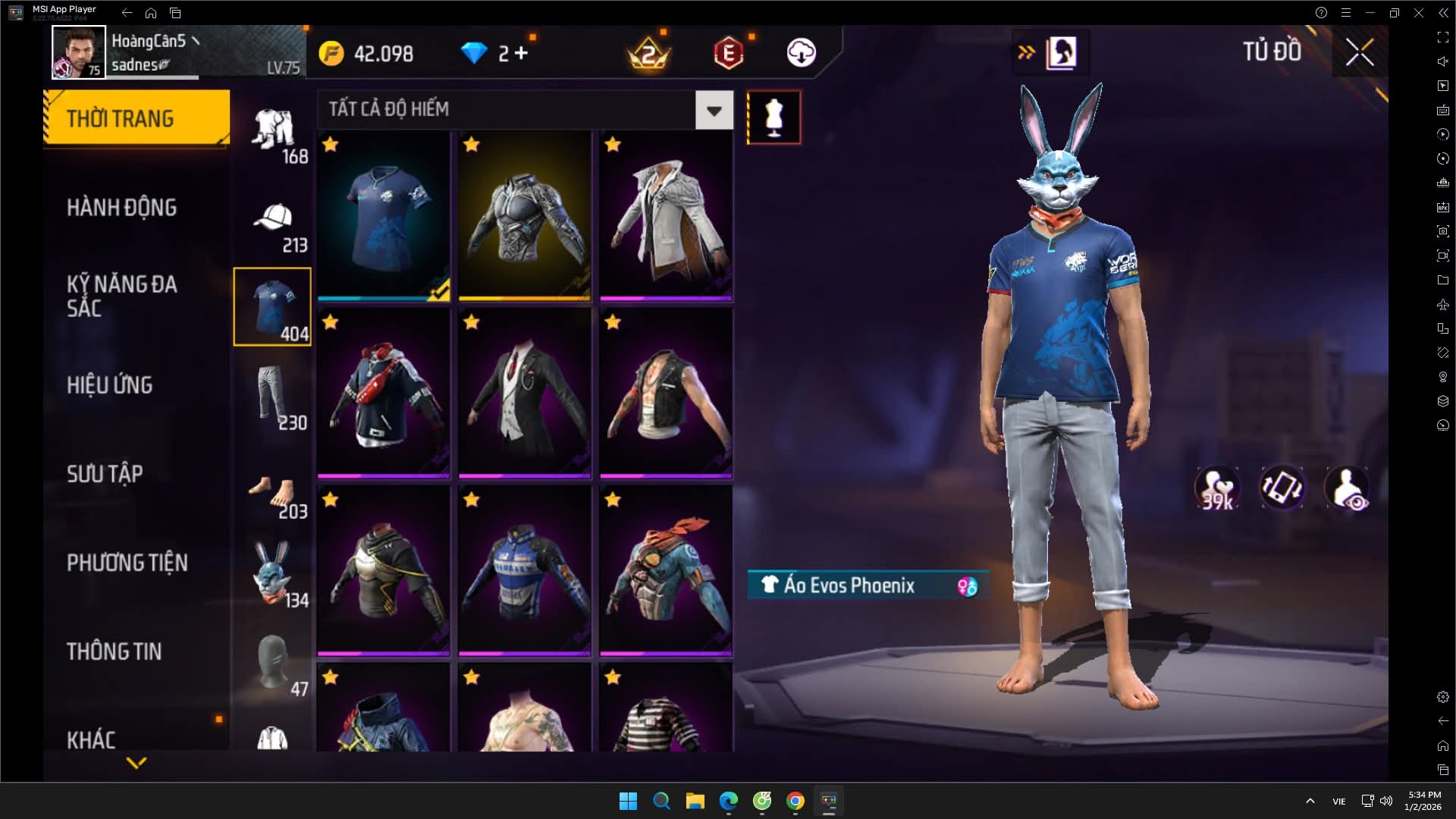Viewport: 1456px width, 819px height.
Task: Select the Kỹ Năng Đa Sắc tab
Action: click(x=121, y=296)
